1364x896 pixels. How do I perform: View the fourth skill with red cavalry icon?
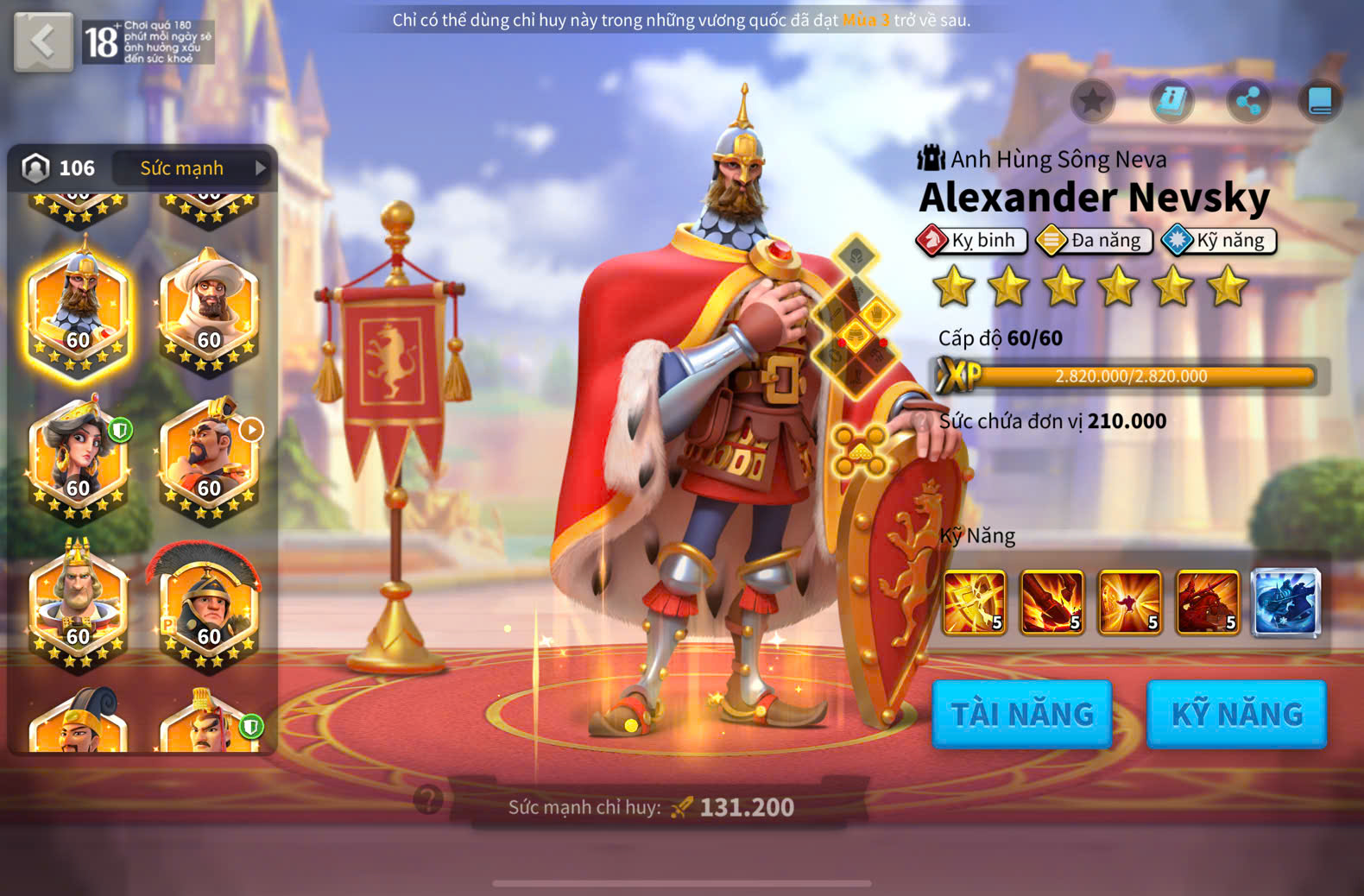pyautogui.click(x=1208, y=603)
